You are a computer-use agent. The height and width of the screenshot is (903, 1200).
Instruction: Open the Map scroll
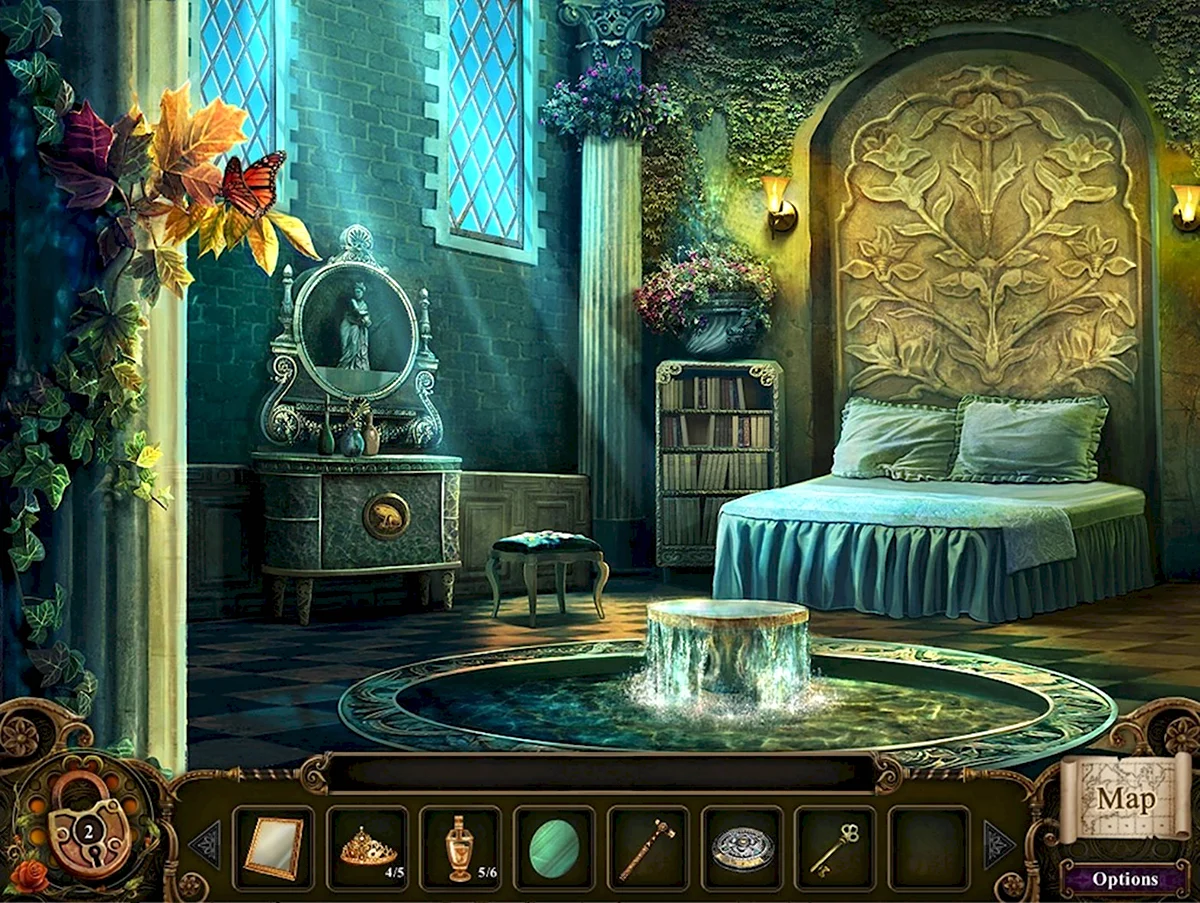[x=1125, y=798]
